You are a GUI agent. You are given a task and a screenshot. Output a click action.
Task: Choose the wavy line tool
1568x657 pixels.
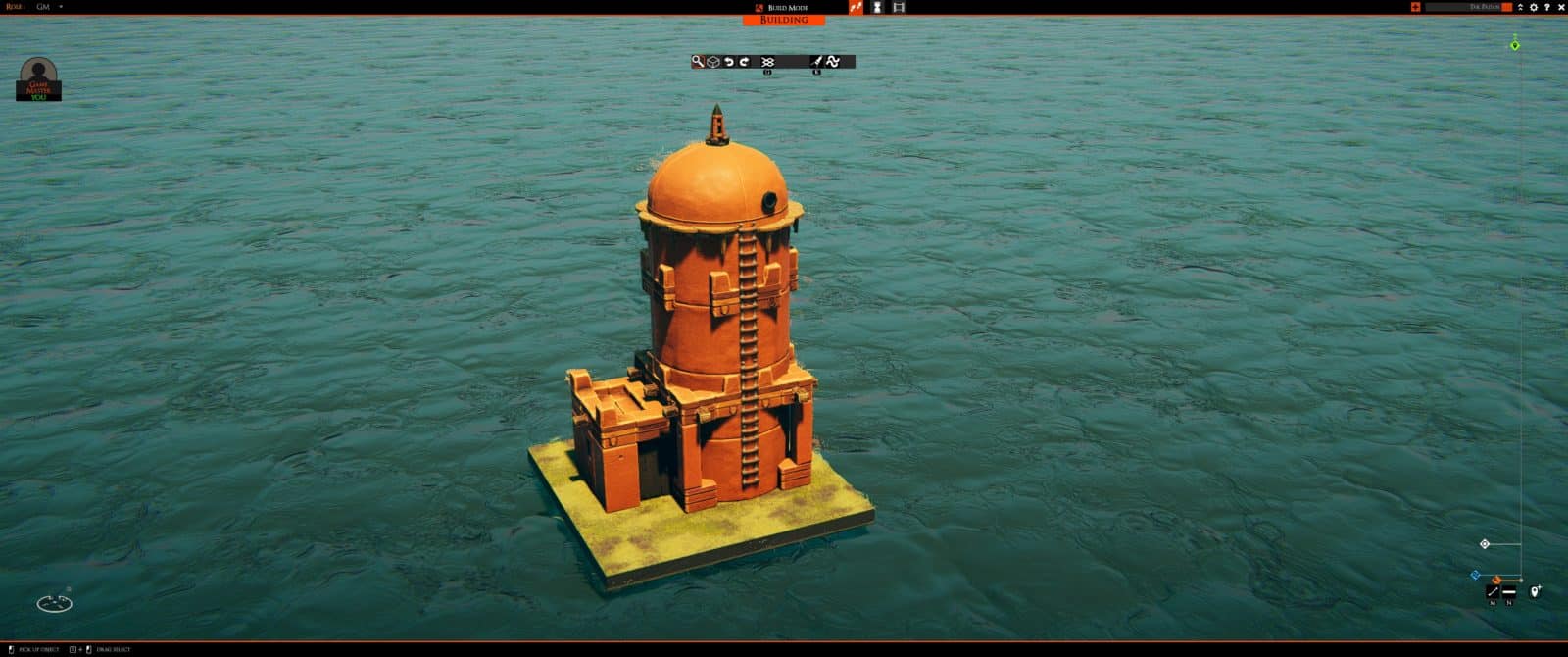(833, 62)
